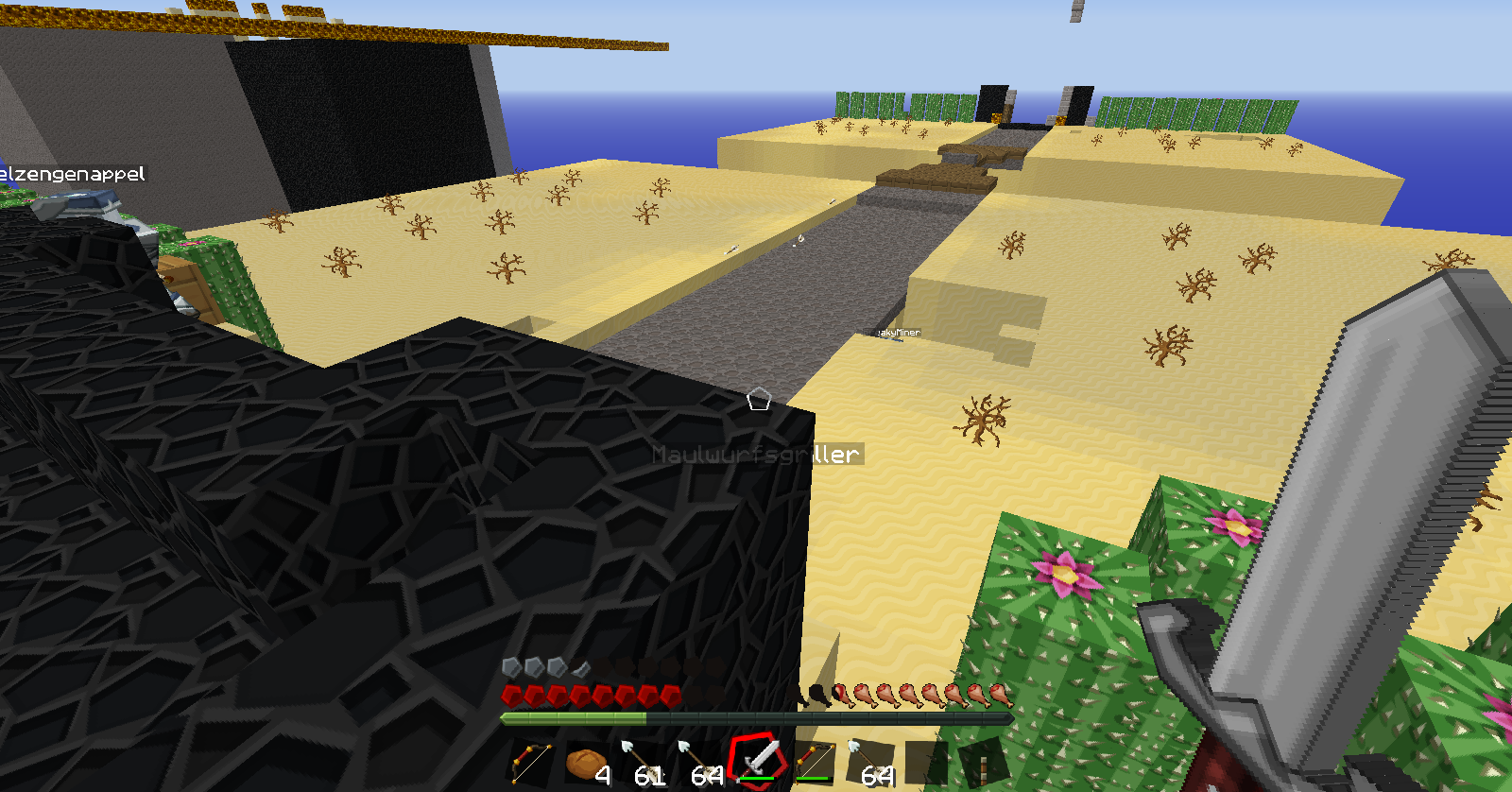Select the bow with the green durability bar
This screenshot has height=792, width=1512.
(x=814, y=762)
